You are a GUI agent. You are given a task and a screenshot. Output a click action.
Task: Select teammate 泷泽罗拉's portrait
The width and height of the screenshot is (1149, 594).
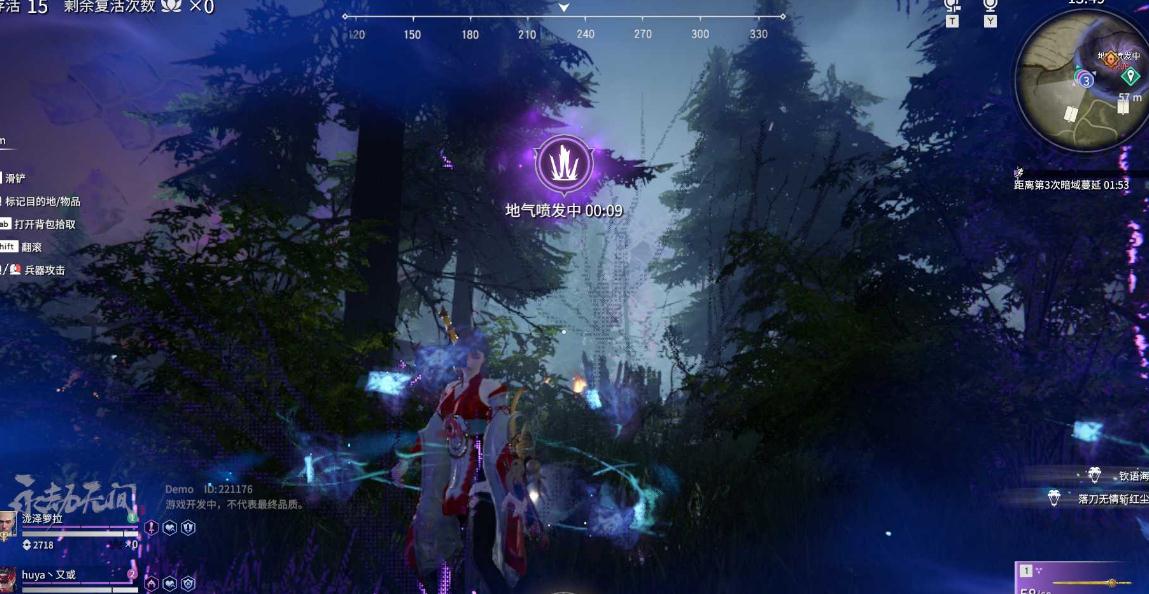pos(8,525)
